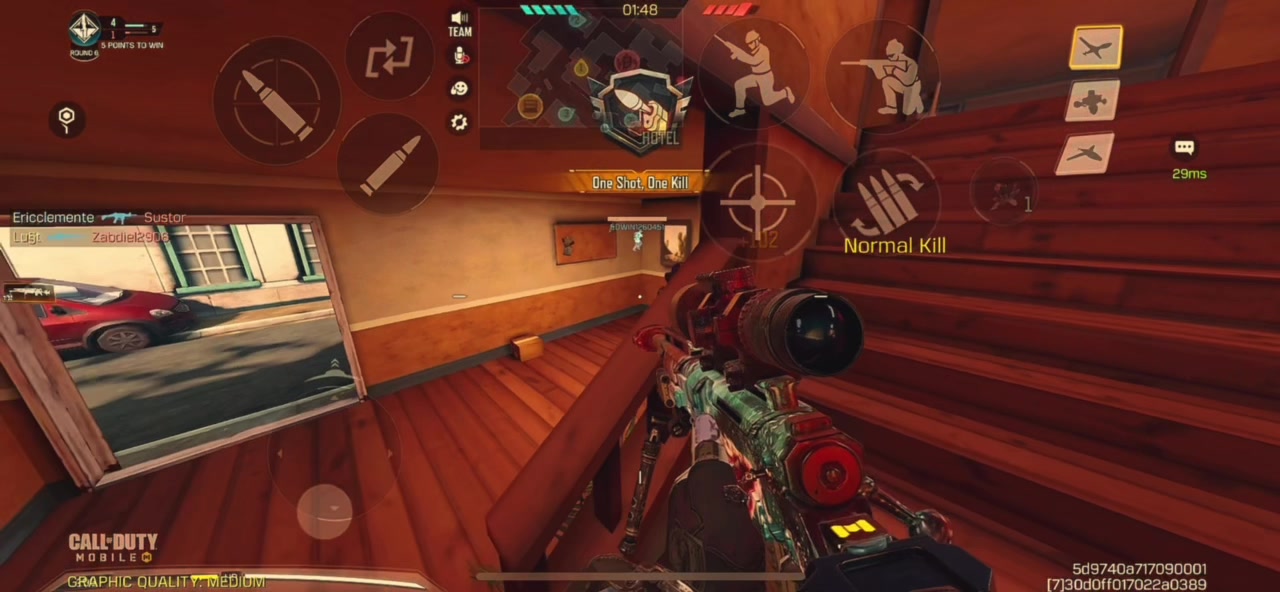Tap the hexagon pin icon

point(67,119)
